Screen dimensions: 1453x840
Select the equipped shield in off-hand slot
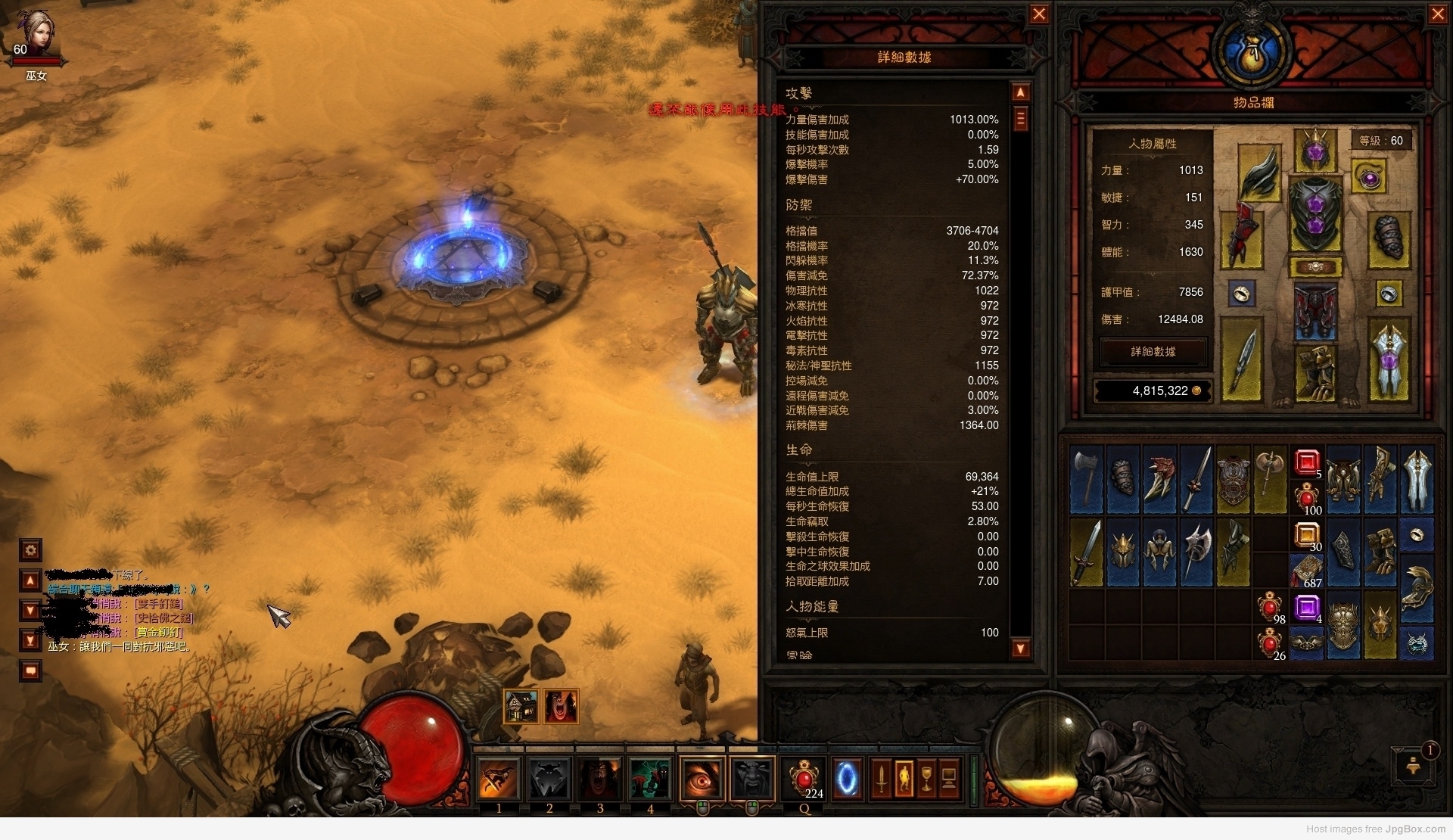point(1389,359)
